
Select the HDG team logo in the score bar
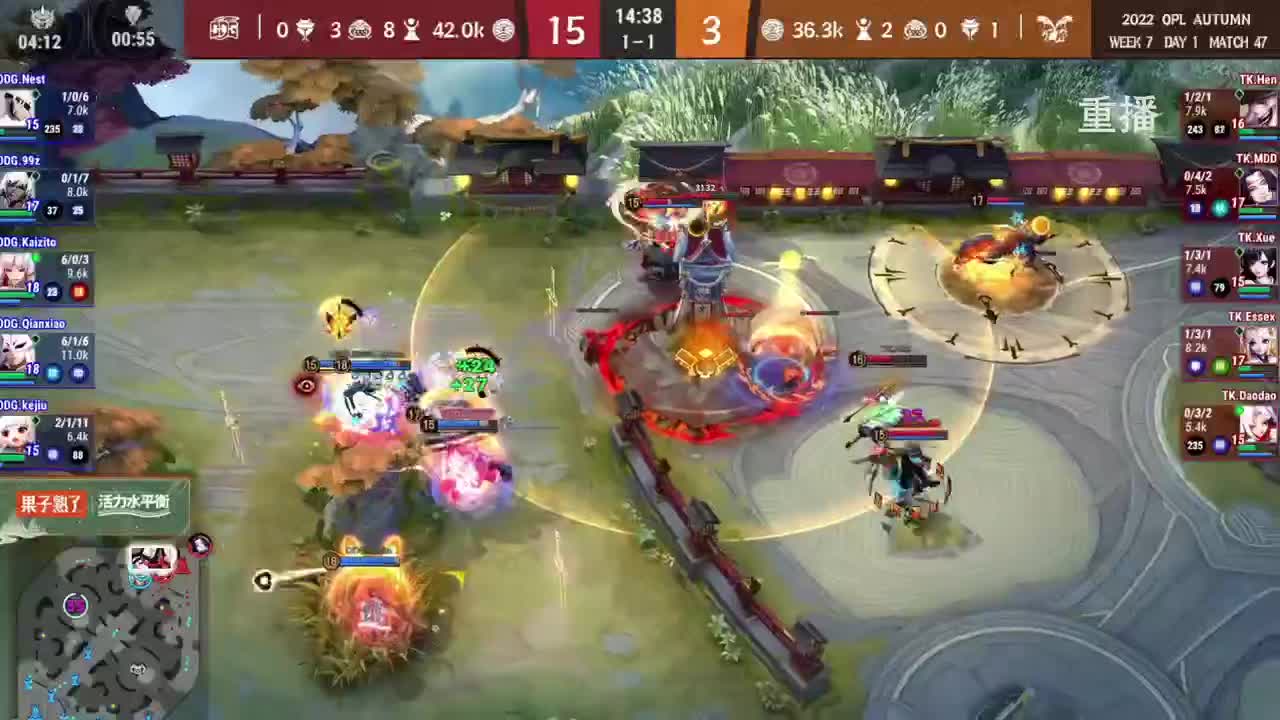pos(225,30)
